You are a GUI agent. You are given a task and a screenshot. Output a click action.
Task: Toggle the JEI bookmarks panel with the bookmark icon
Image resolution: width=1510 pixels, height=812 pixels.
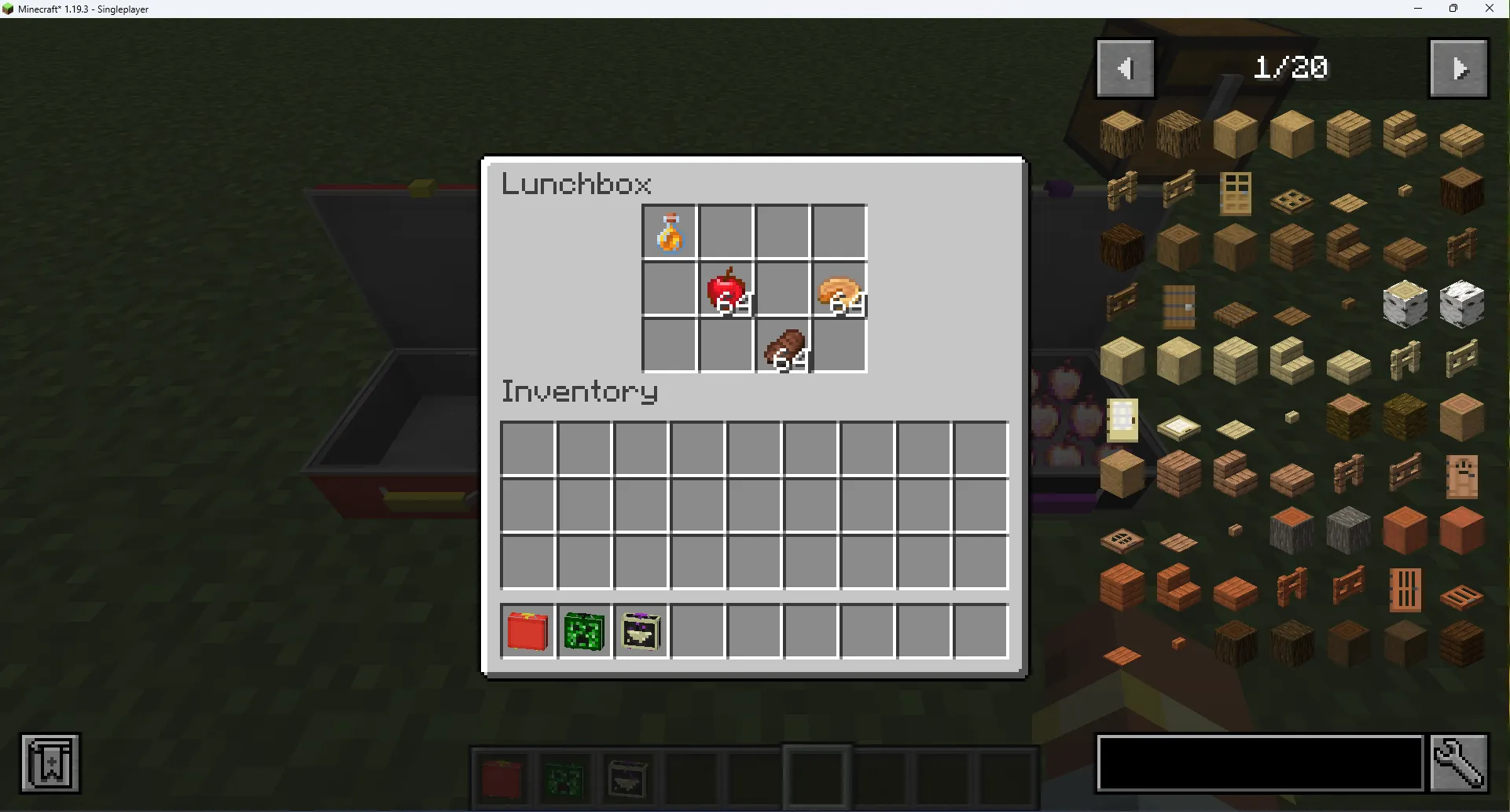(50, 762)
